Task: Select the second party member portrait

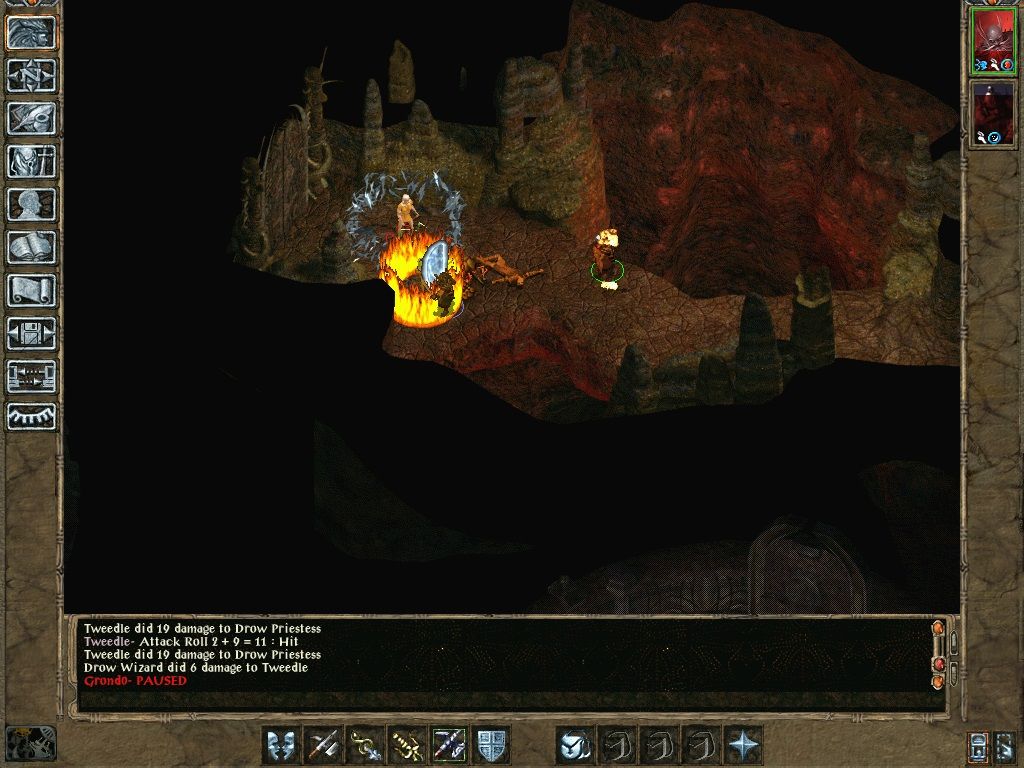Action: pos(994,113)
